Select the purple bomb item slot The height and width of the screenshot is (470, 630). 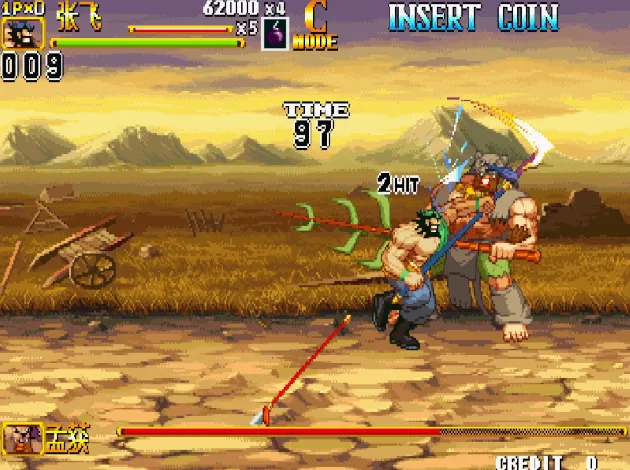tap(275, 34)
